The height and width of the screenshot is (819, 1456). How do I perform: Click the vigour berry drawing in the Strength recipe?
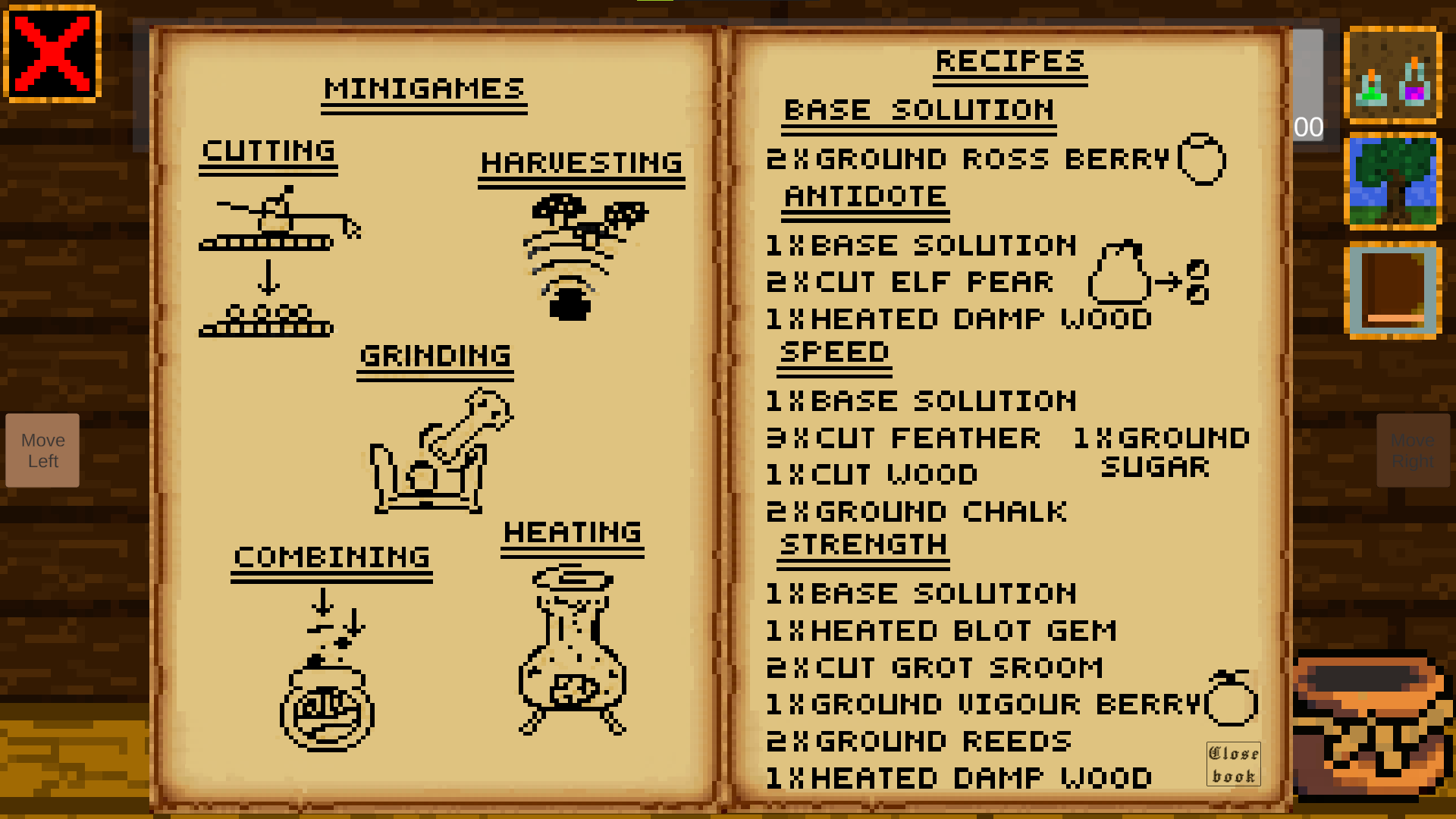pyautogui.click(x=1232, y=701)
